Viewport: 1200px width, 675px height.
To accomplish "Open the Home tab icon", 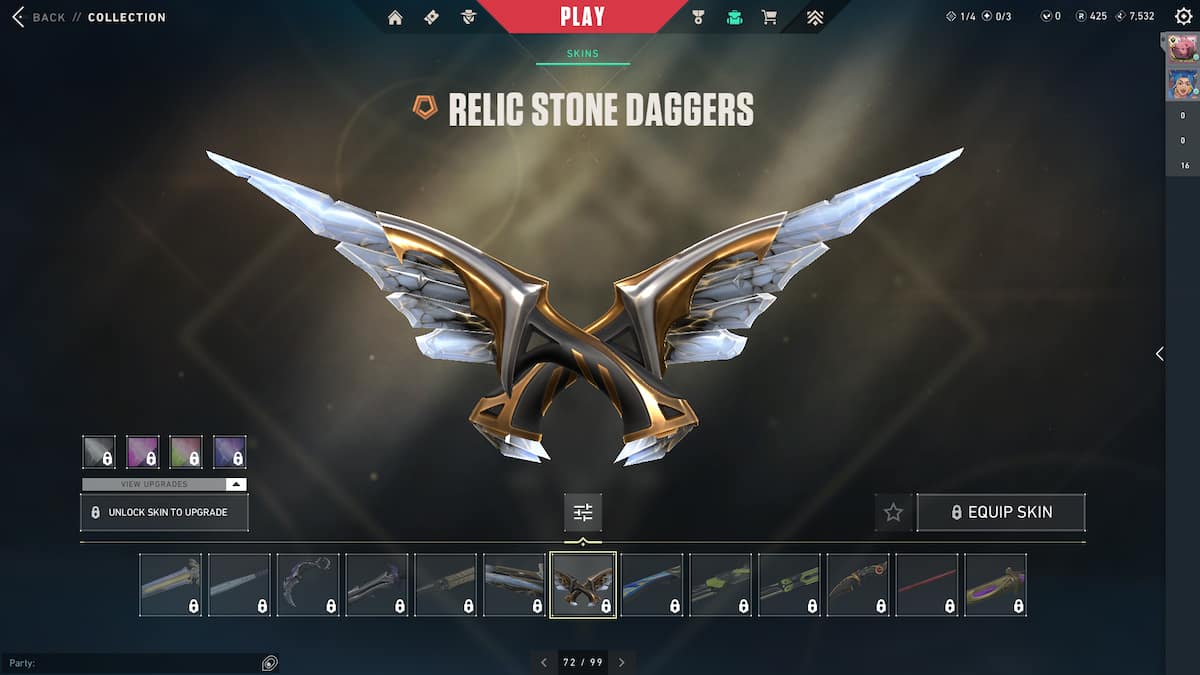I will pos(395,17).
